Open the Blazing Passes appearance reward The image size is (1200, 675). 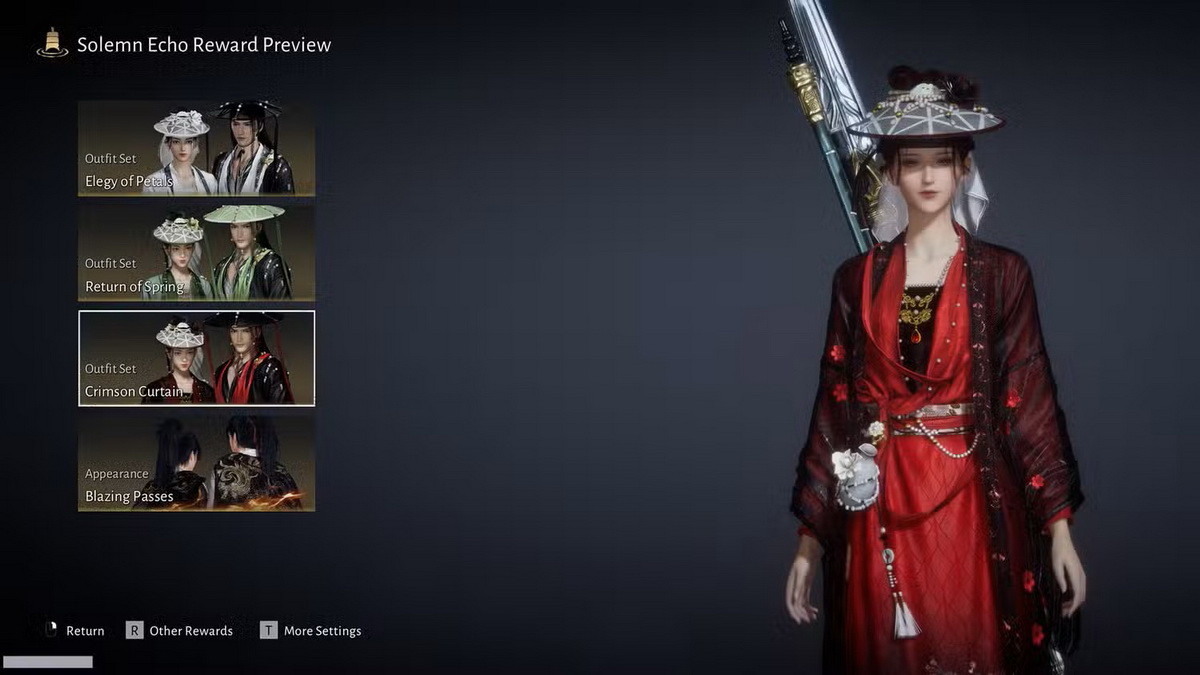click(x=196, y=463)
